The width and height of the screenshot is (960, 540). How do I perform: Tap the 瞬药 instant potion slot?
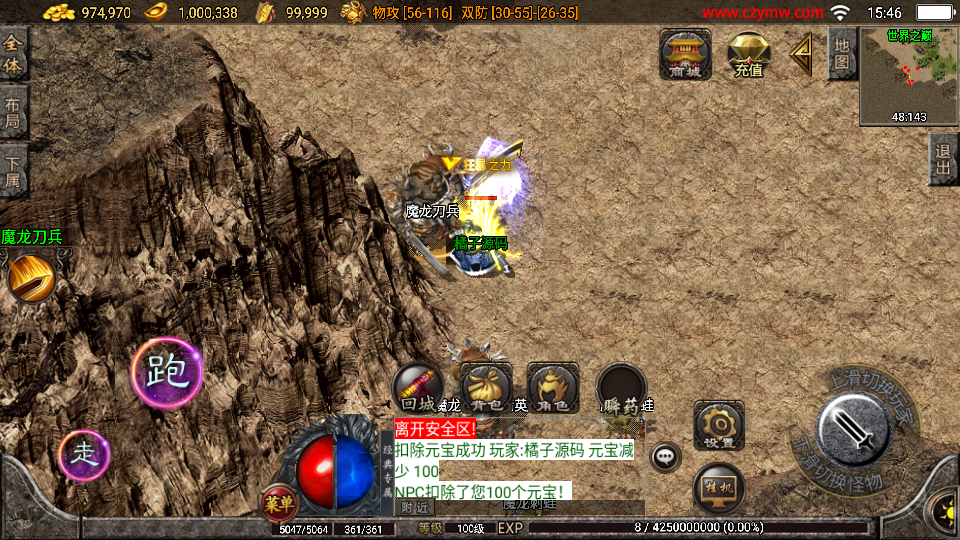[x=621, y=388]
